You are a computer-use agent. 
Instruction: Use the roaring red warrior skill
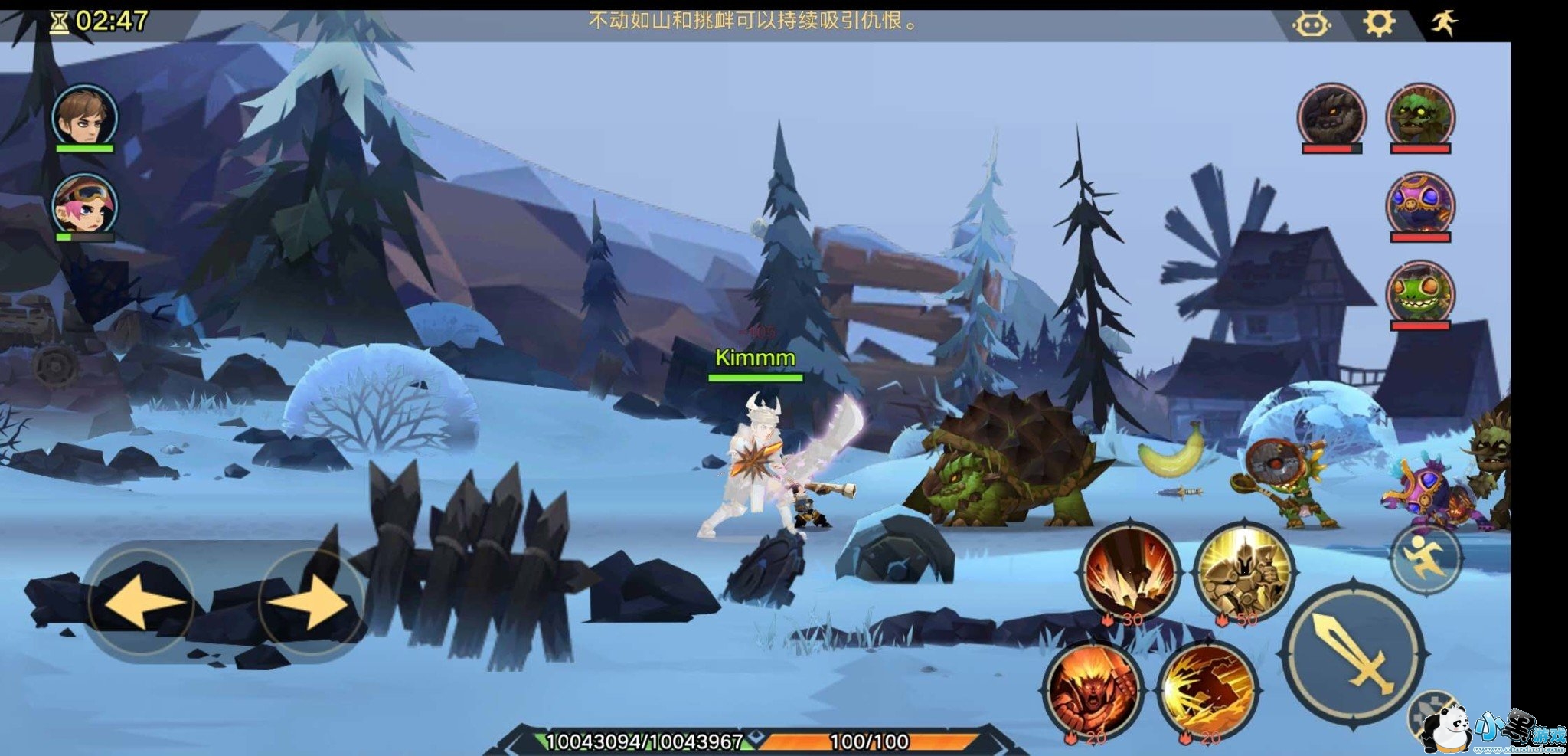point(1093,689)
